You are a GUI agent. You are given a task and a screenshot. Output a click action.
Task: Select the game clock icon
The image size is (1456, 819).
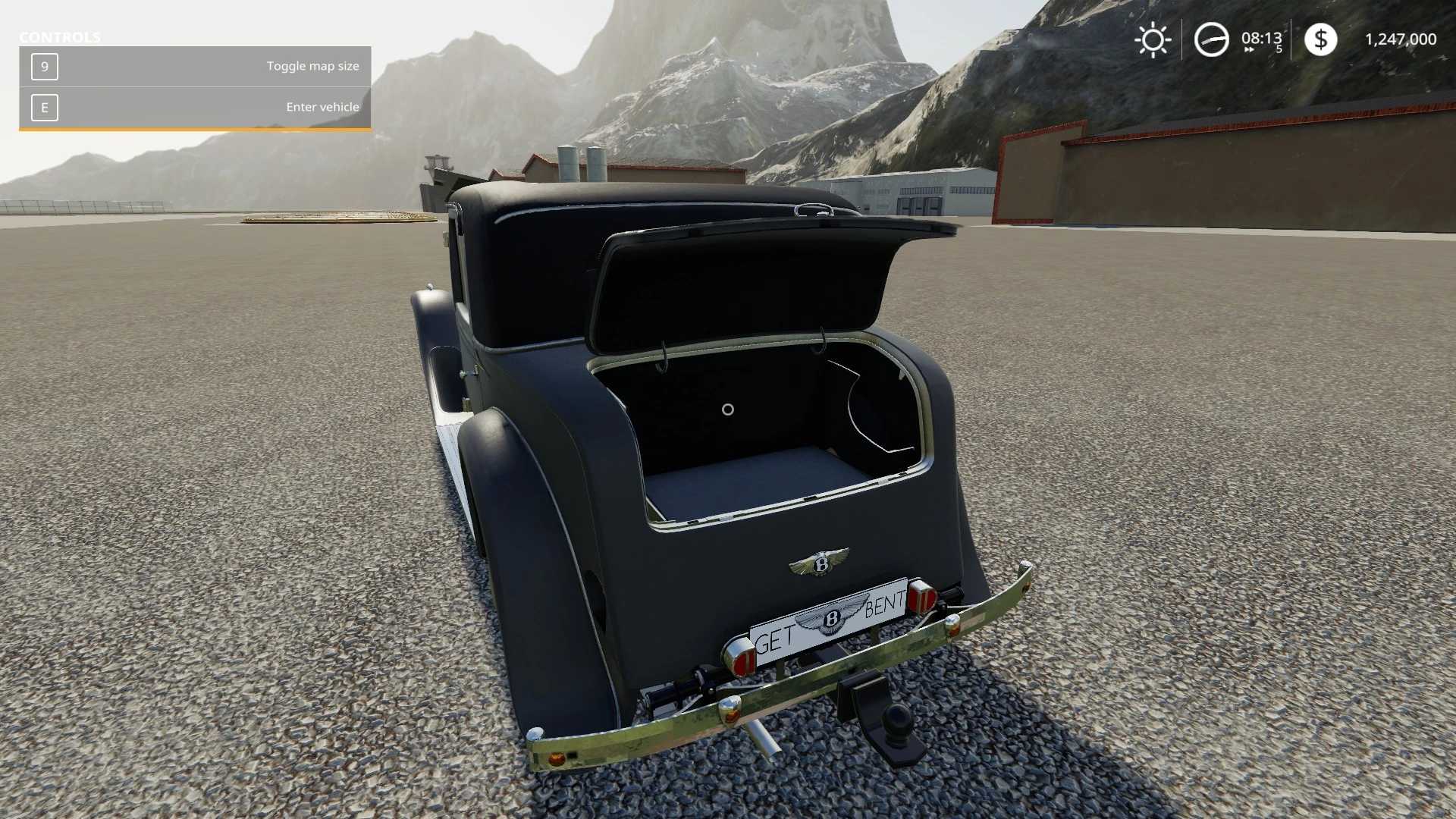coord(1211,39)
